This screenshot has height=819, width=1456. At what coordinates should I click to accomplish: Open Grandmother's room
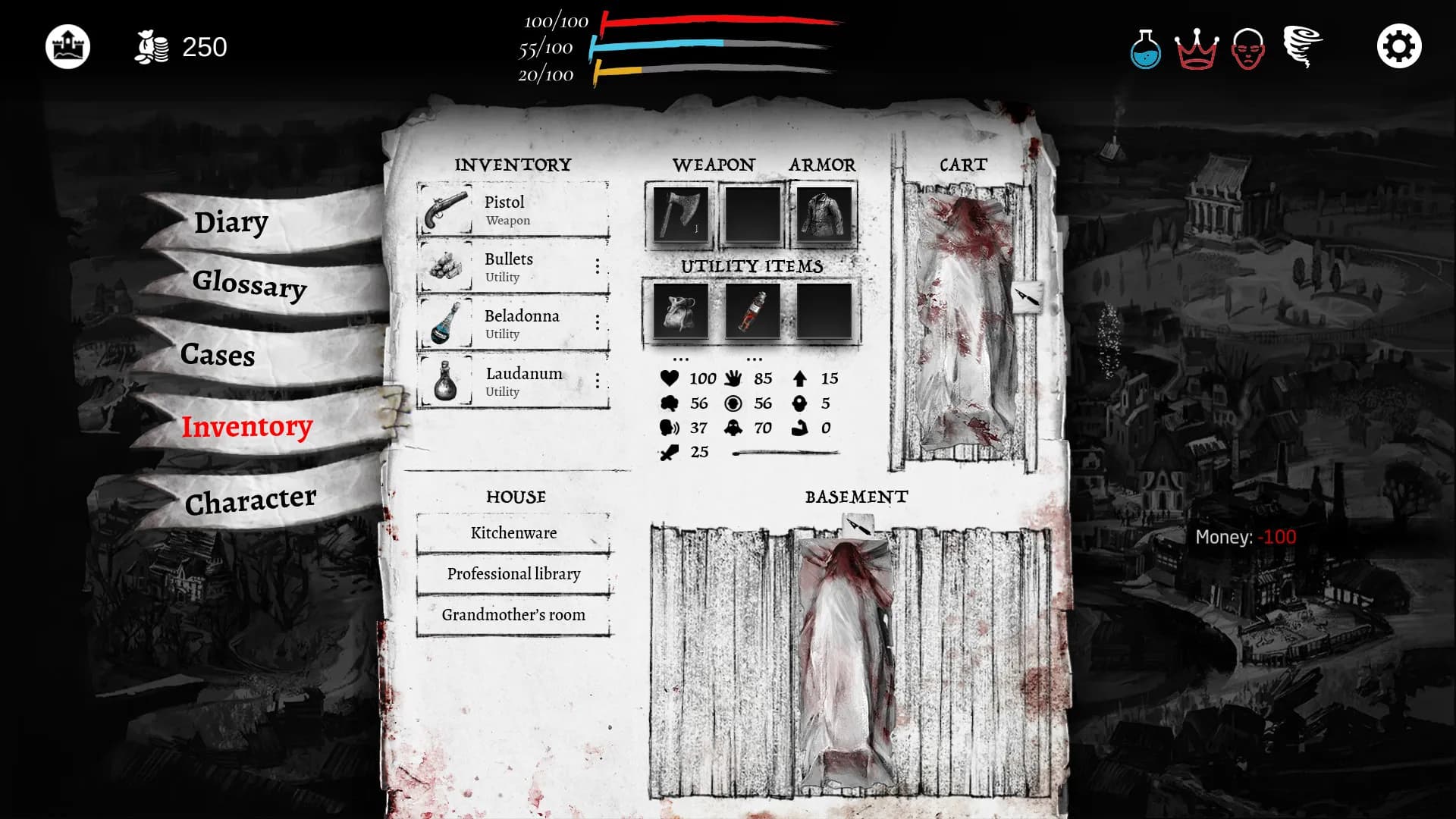point(514,615)
